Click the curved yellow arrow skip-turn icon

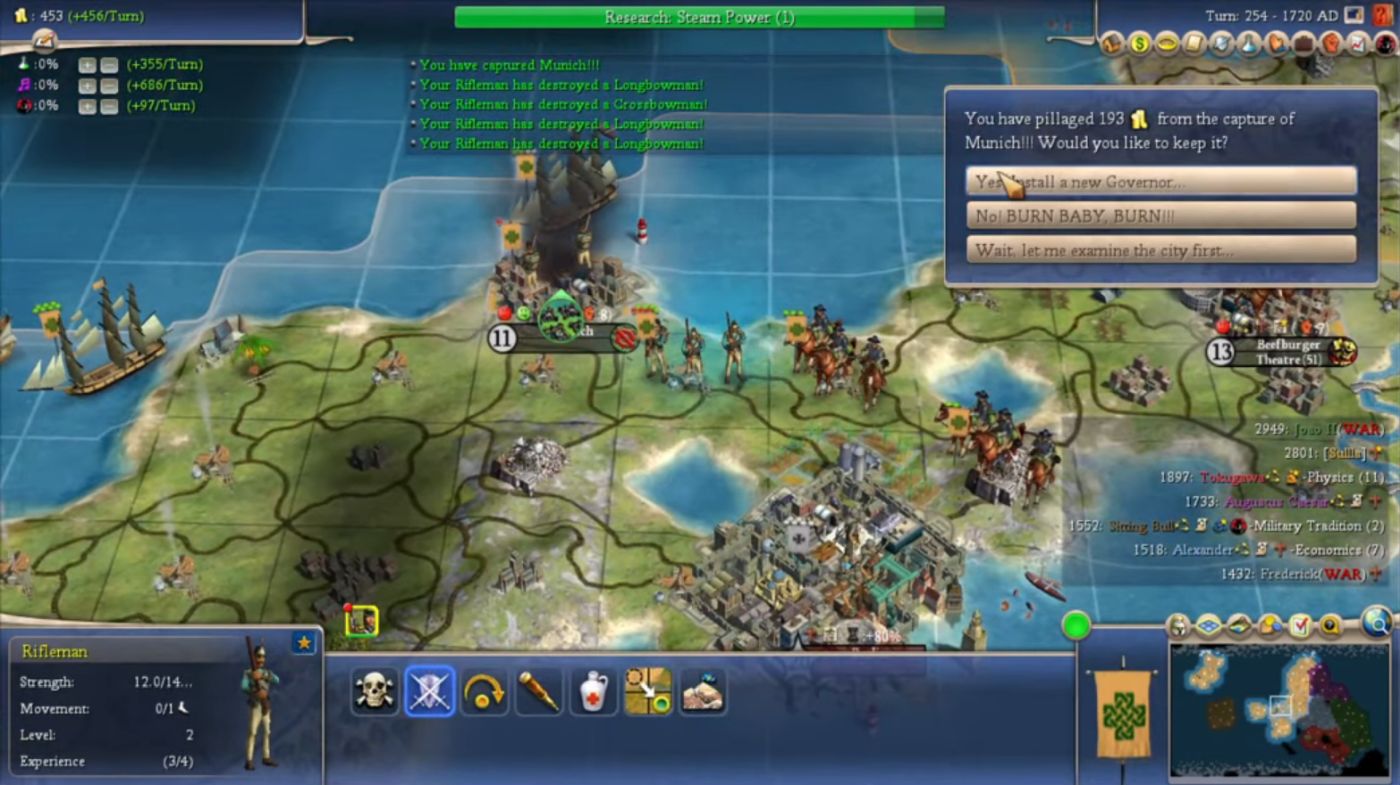click(484, 691)
